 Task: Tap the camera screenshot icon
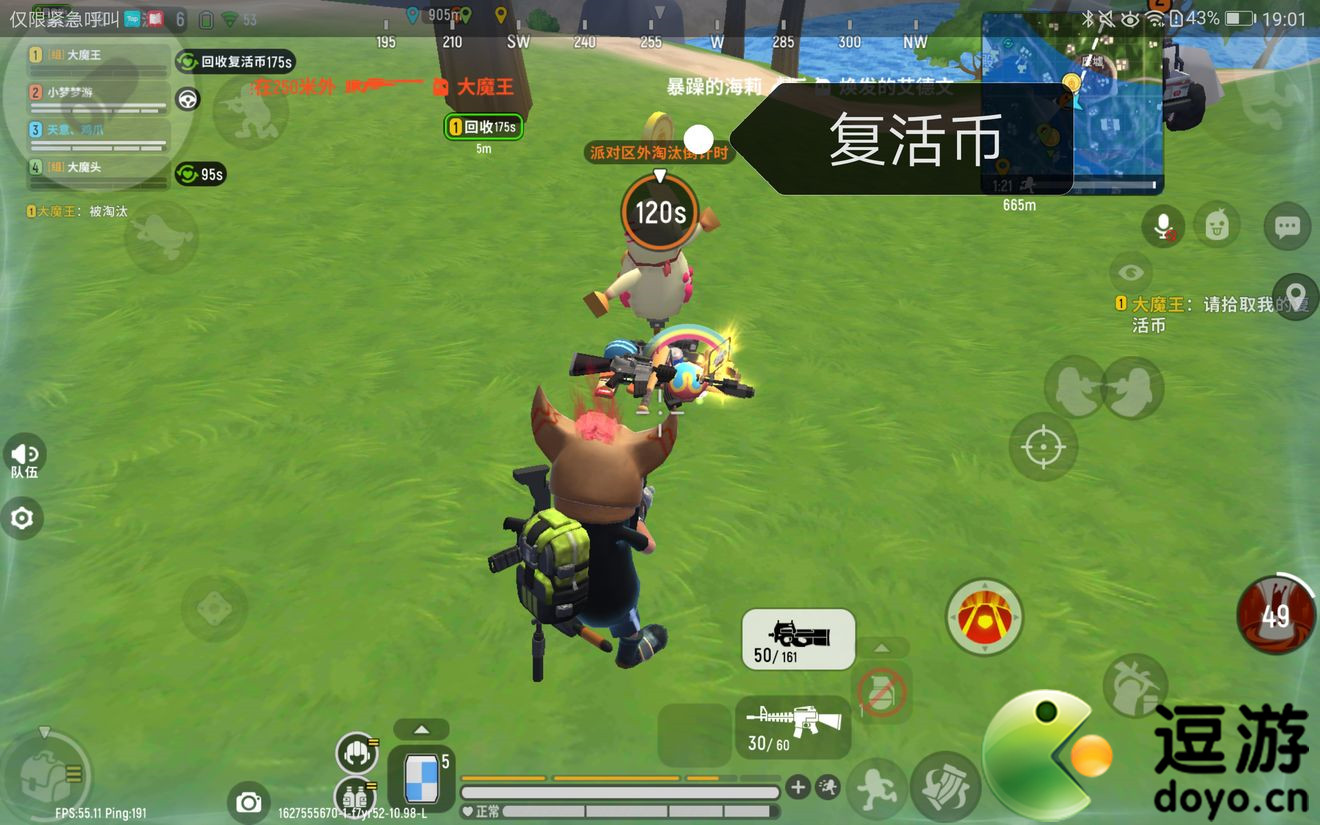(x=248, y=803)
